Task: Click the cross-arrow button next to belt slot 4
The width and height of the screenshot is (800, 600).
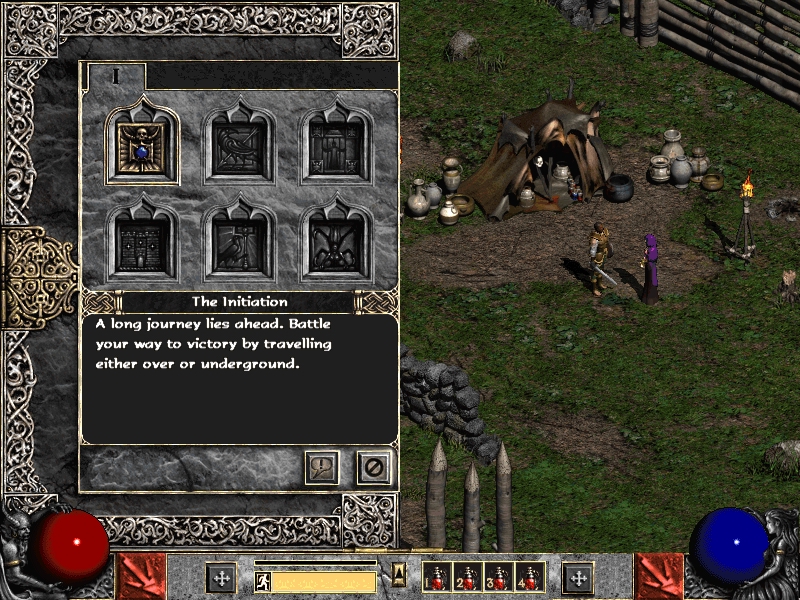Action: 577,578
